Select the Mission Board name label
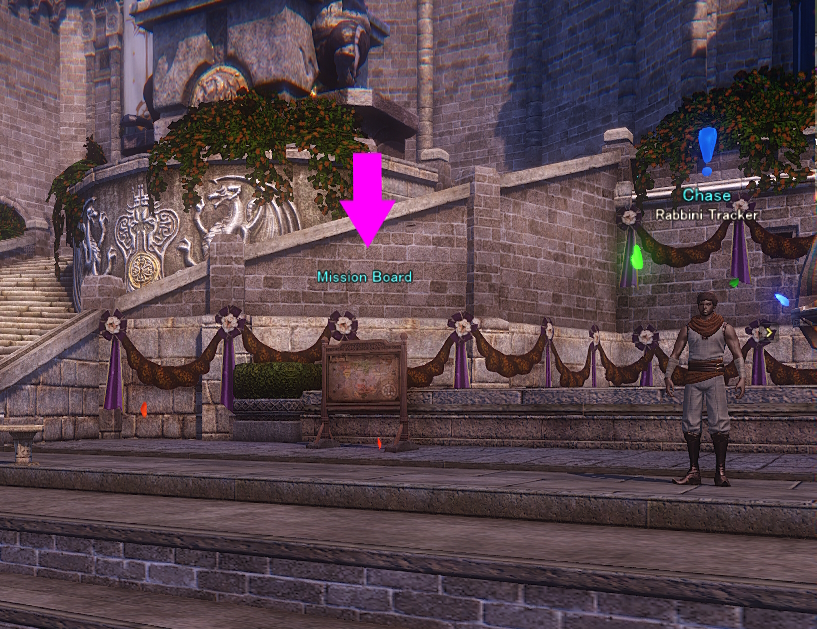The height and width of the screenshot is (629, 817). pos(364,277)
